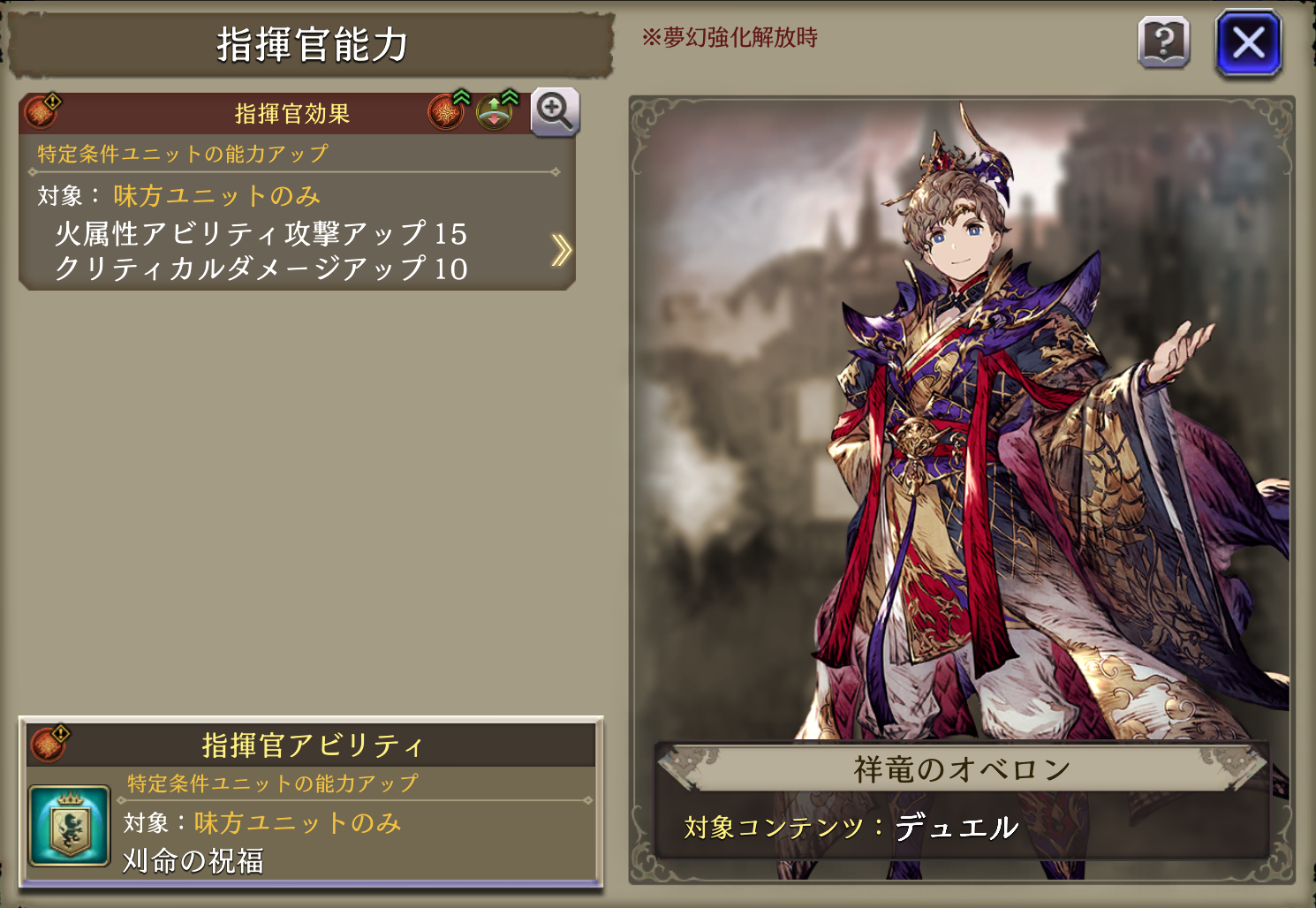Click the magnifying glass zoom button
The width and height of the screenshot is (1316, 908).
[x=555, y=112]
